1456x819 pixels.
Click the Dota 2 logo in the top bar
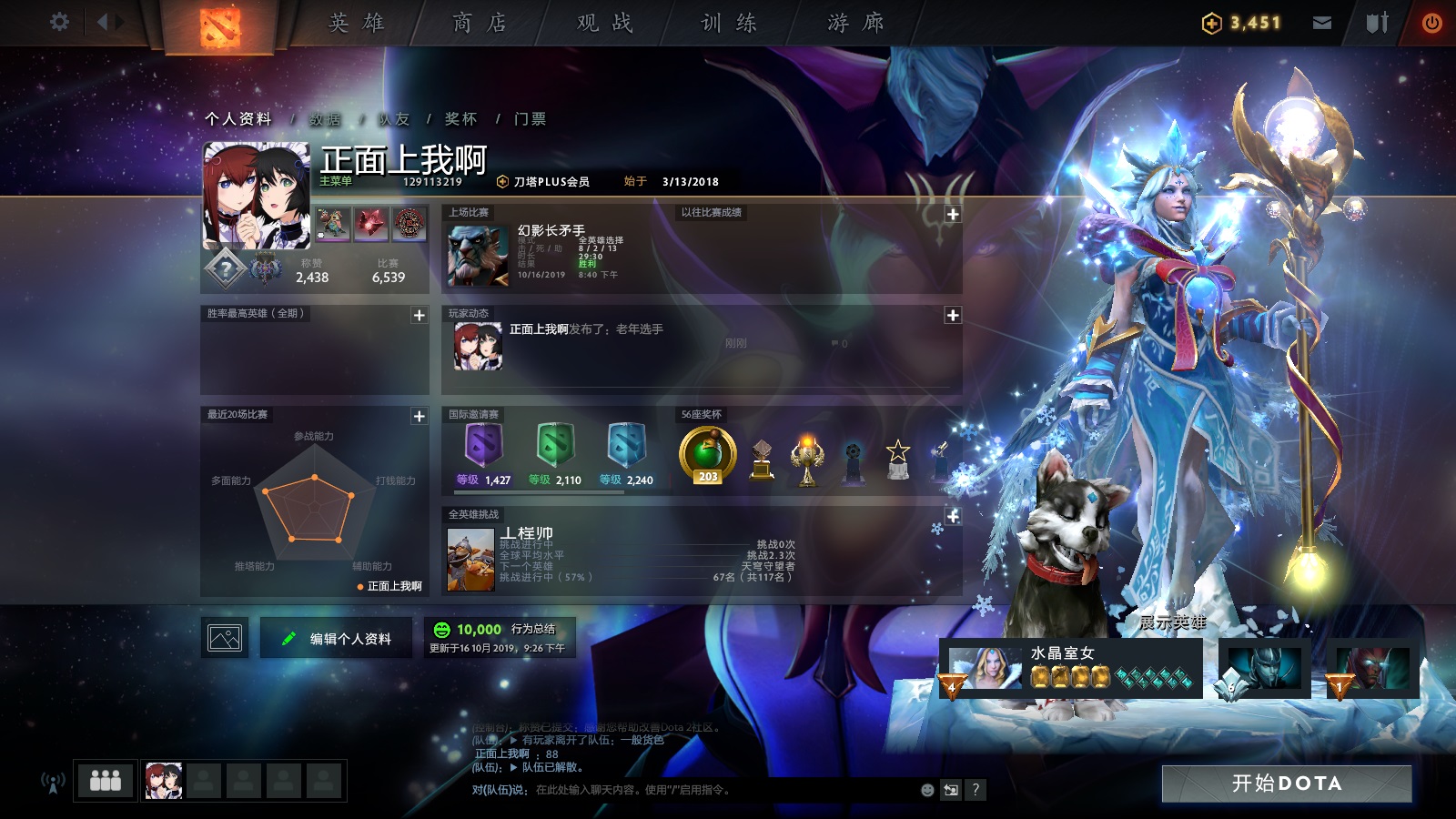(218, 23)
